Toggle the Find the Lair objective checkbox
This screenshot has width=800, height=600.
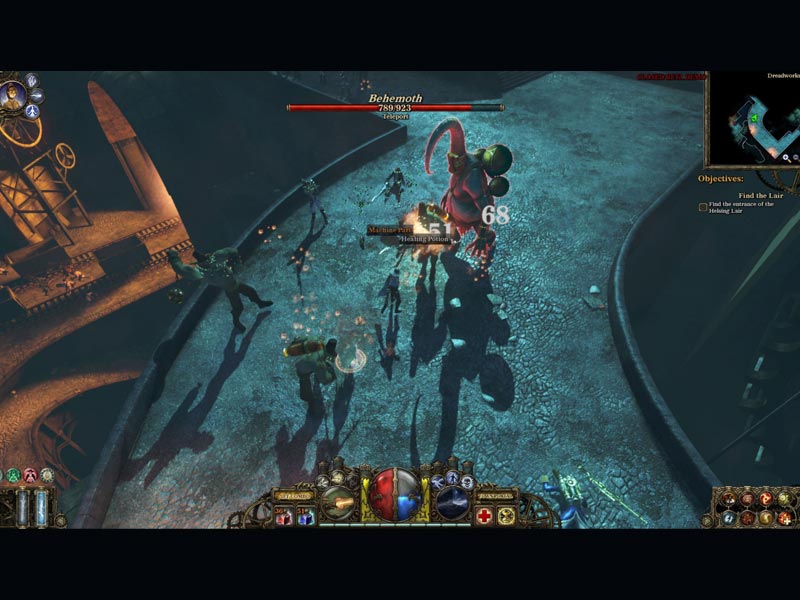pos(703,207)
